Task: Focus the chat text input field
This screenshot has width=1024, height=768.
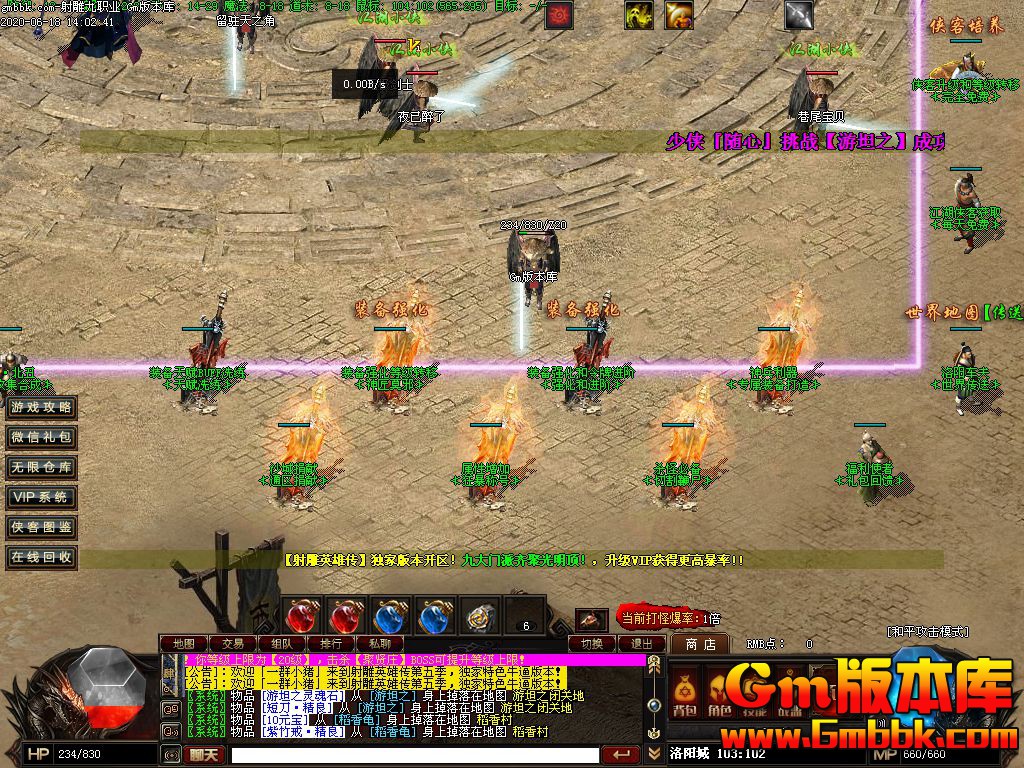Action: click(415, 755)
